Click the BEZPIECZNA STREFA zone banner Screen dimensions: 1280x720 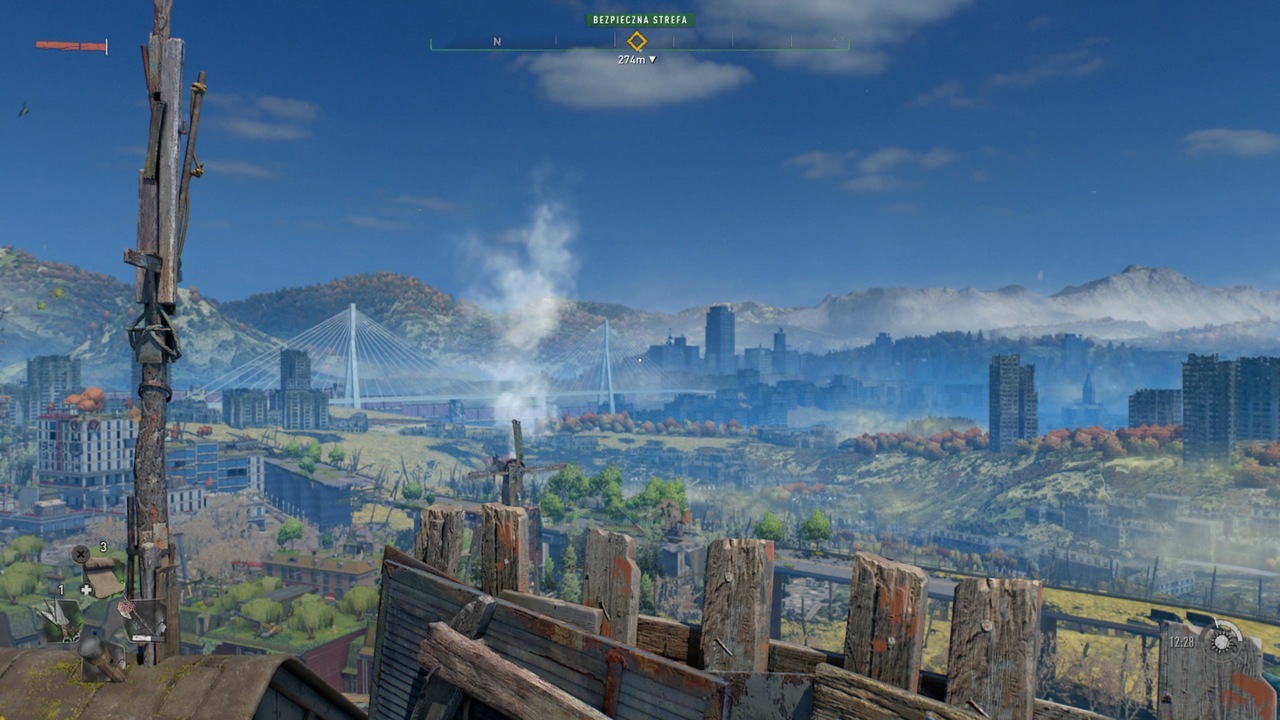640,19
